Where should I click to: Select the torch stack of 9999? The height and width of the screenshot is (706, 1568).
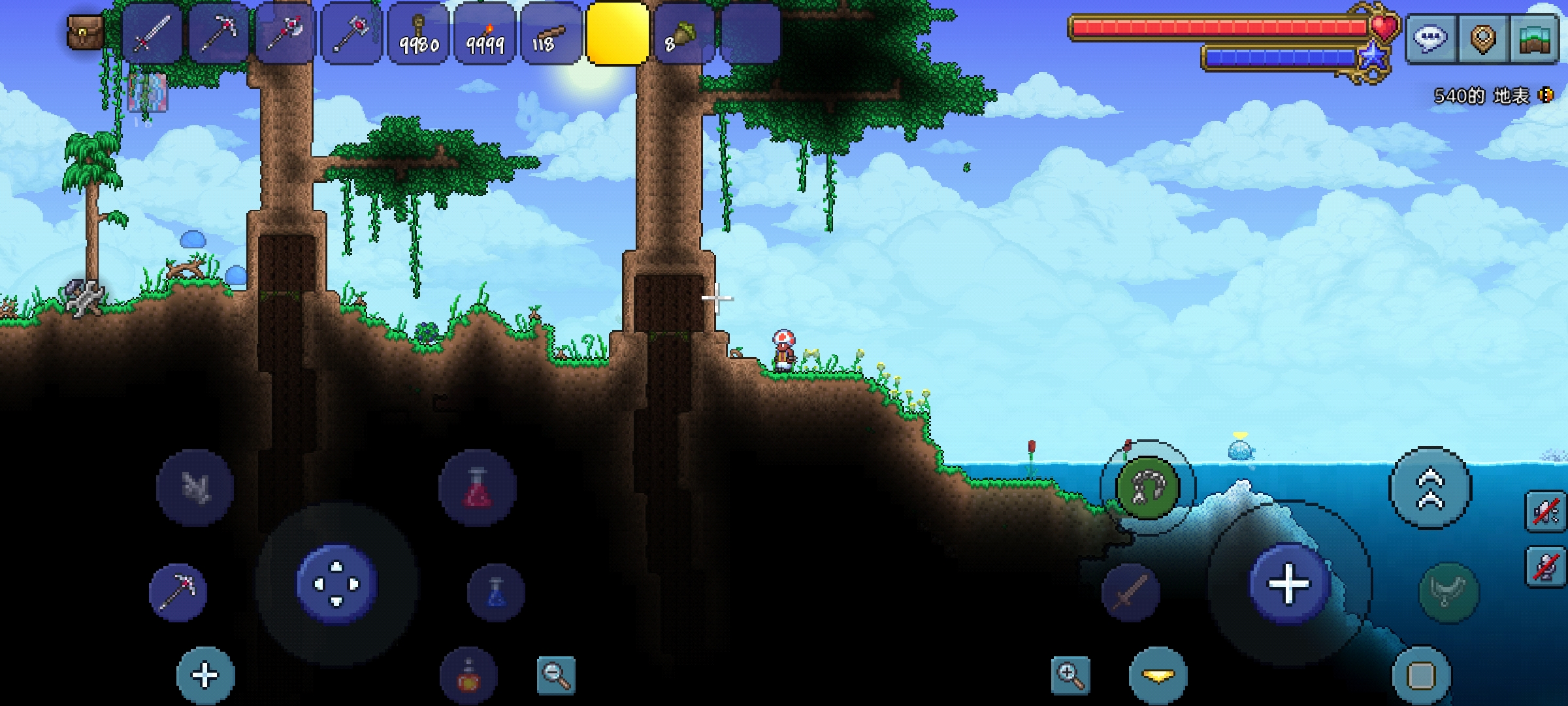[x=485, y=34]
